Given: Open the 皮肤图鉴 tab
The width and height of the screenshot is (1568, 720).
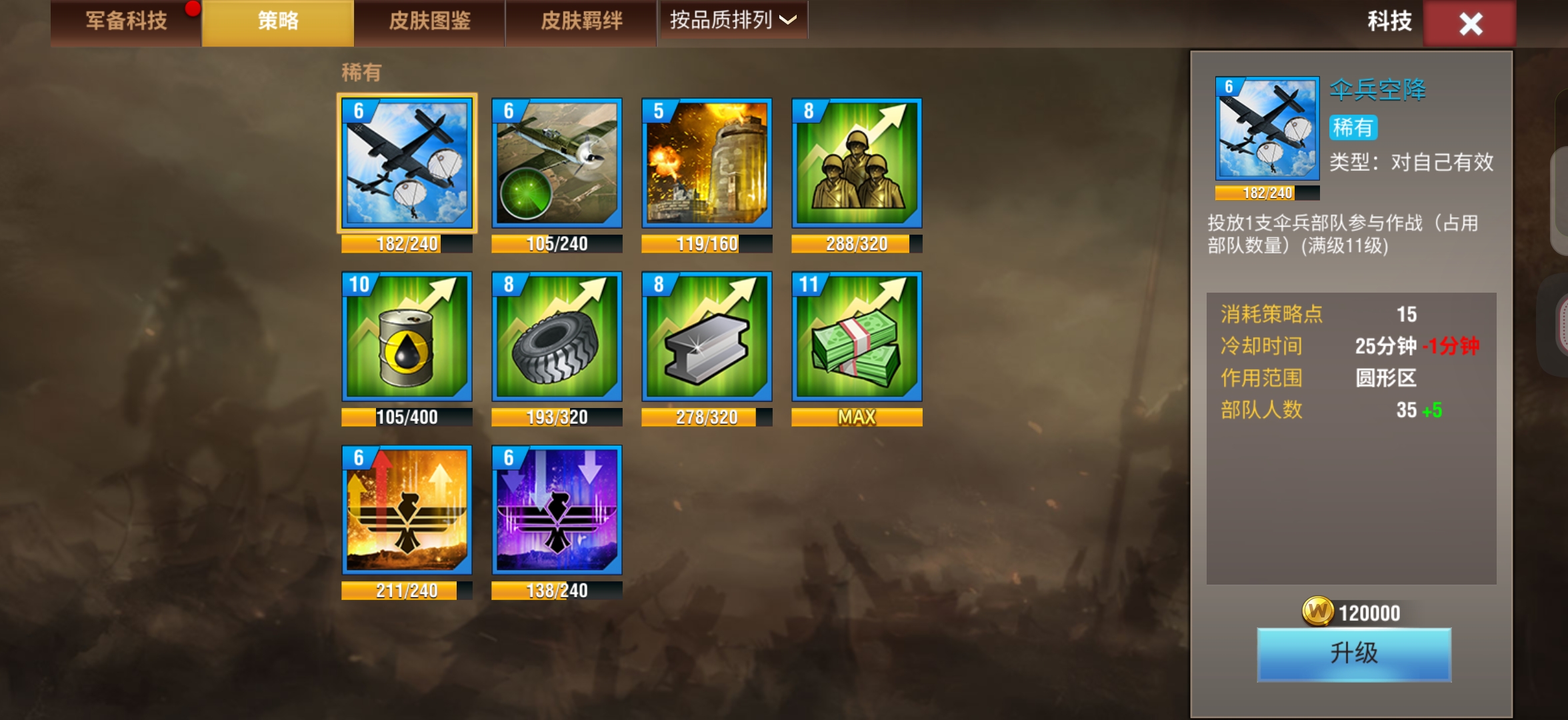Looking at the screenshot, I should (x=430, y=21).
